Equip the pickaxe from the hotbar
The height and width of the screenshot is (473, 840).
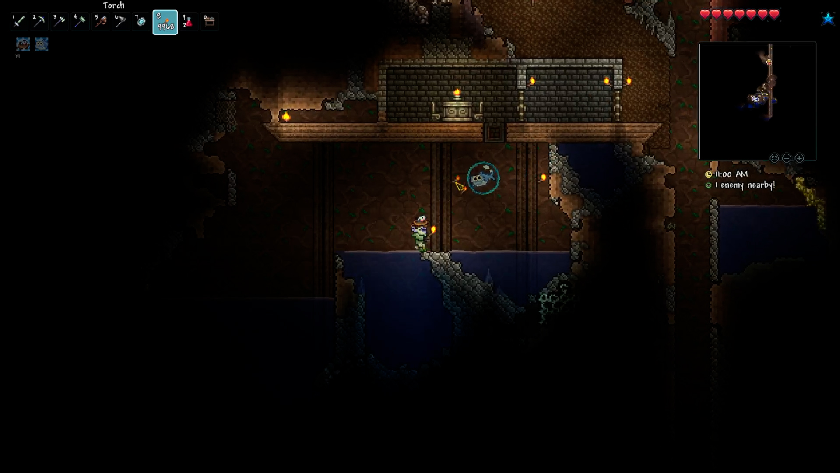(38, 21)
